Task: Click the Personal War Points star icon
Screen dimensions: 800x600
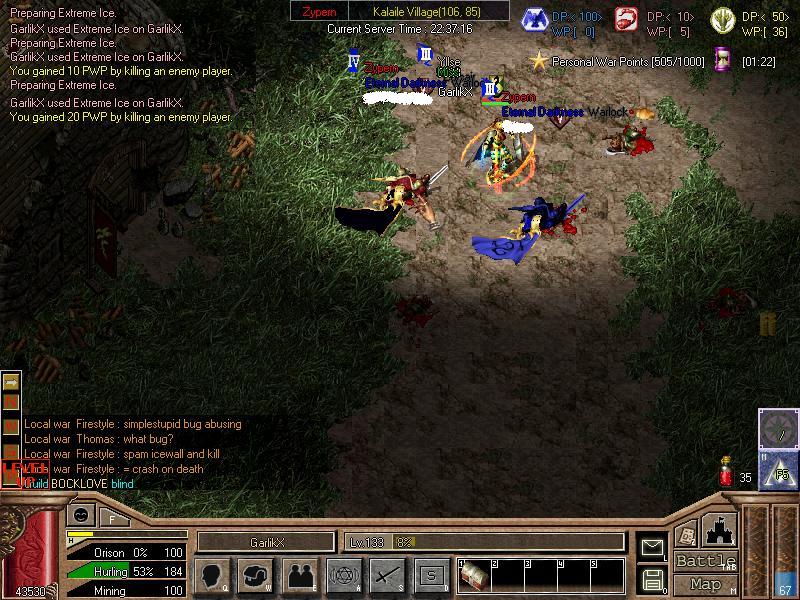Action: [x=540, y=61]
